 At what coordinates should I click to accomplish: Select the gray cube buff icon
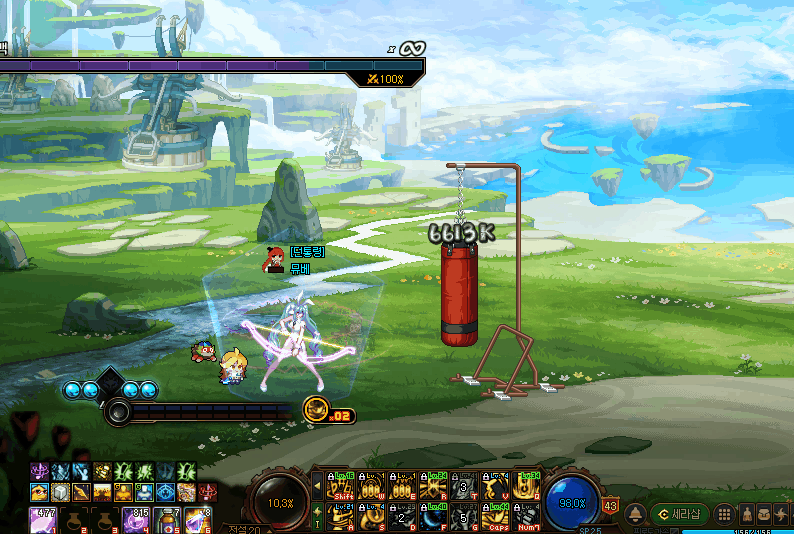61,491
